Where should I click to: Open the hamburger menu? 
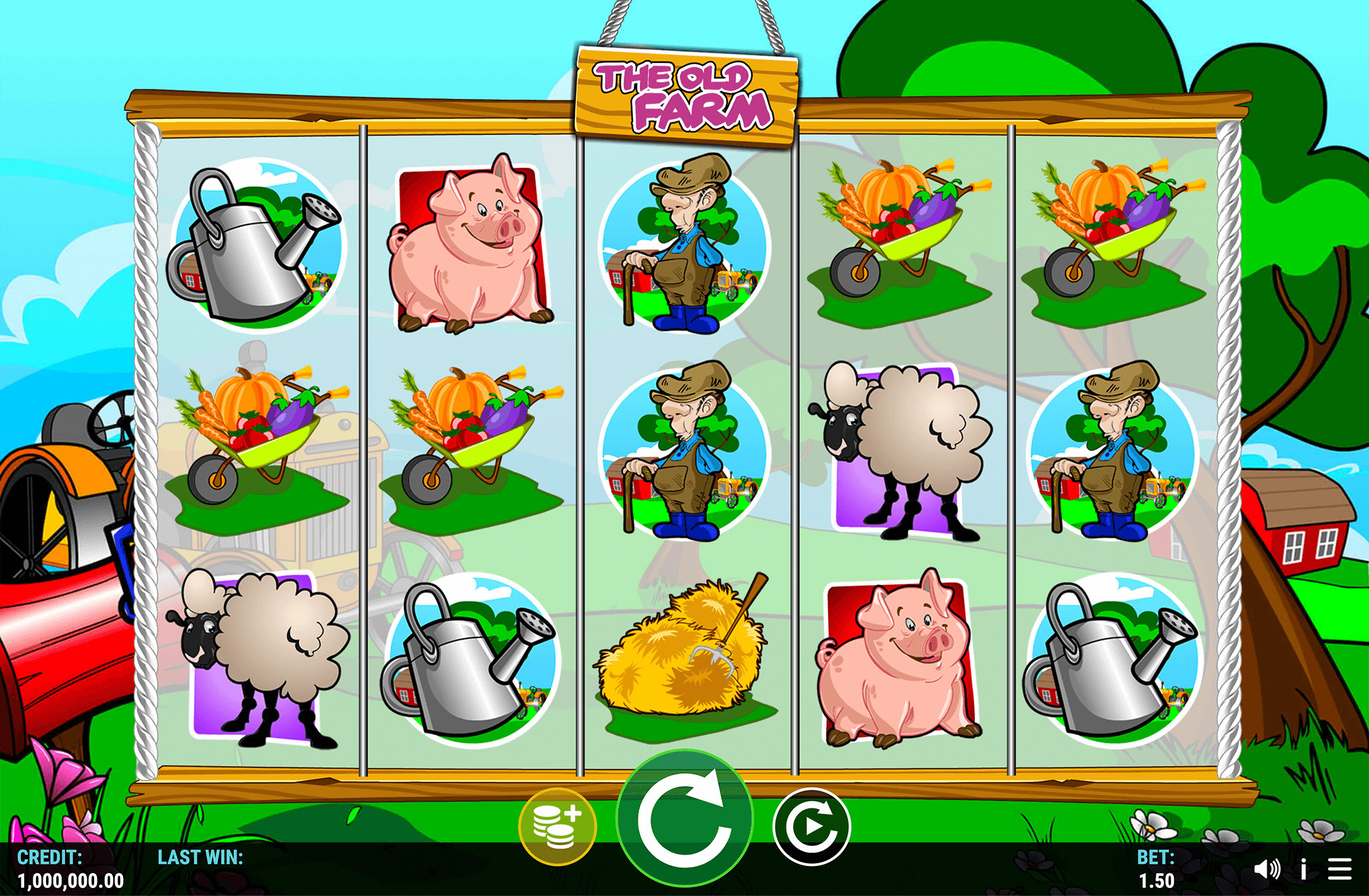tap(1340, 869)
